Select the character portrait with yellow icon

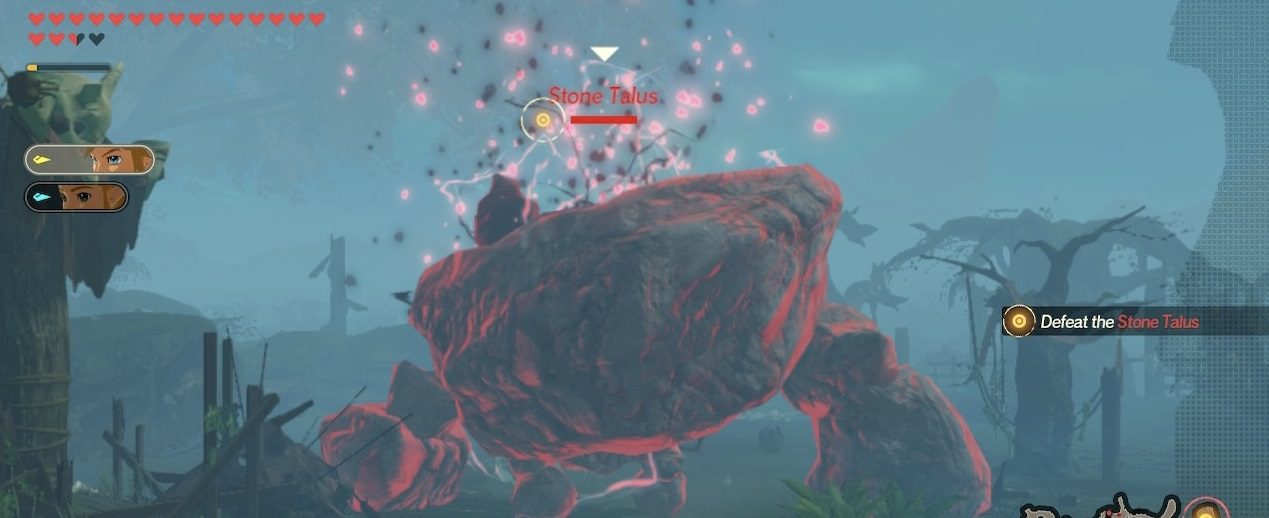90,160
